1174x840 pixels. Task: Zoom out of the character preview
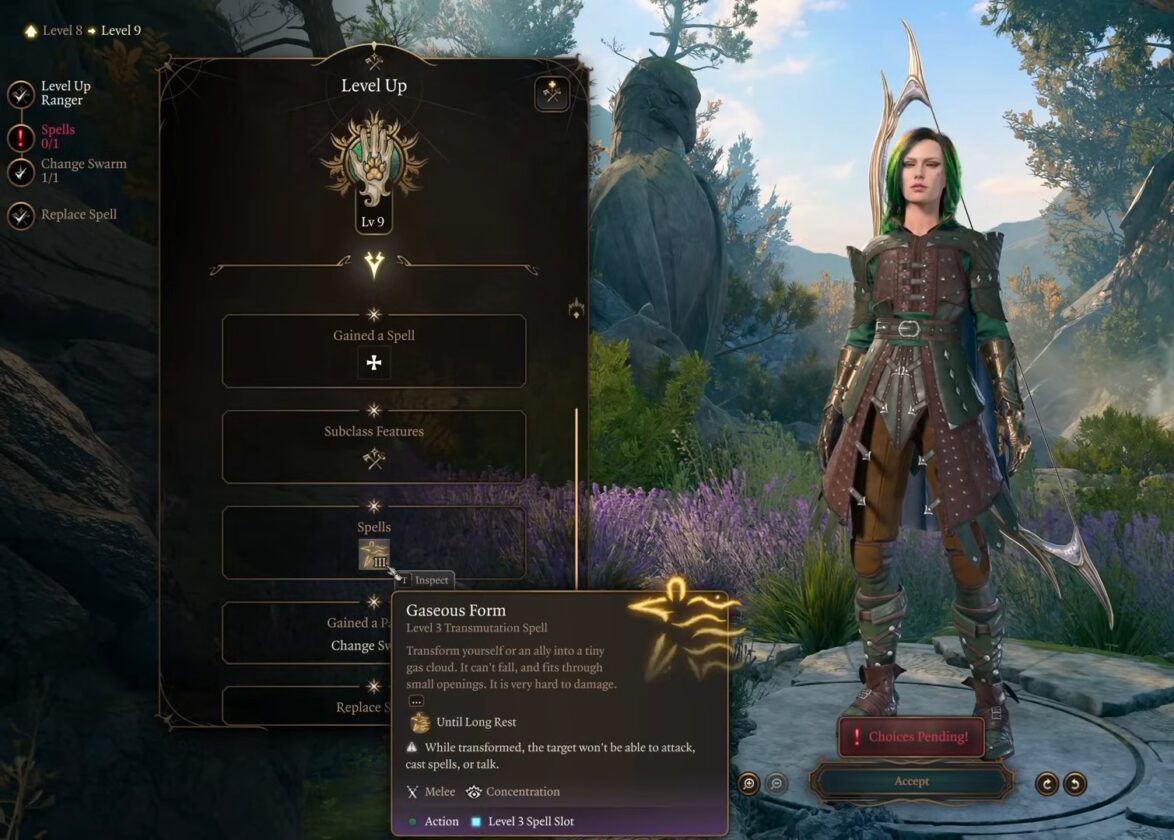coord(776,783)
